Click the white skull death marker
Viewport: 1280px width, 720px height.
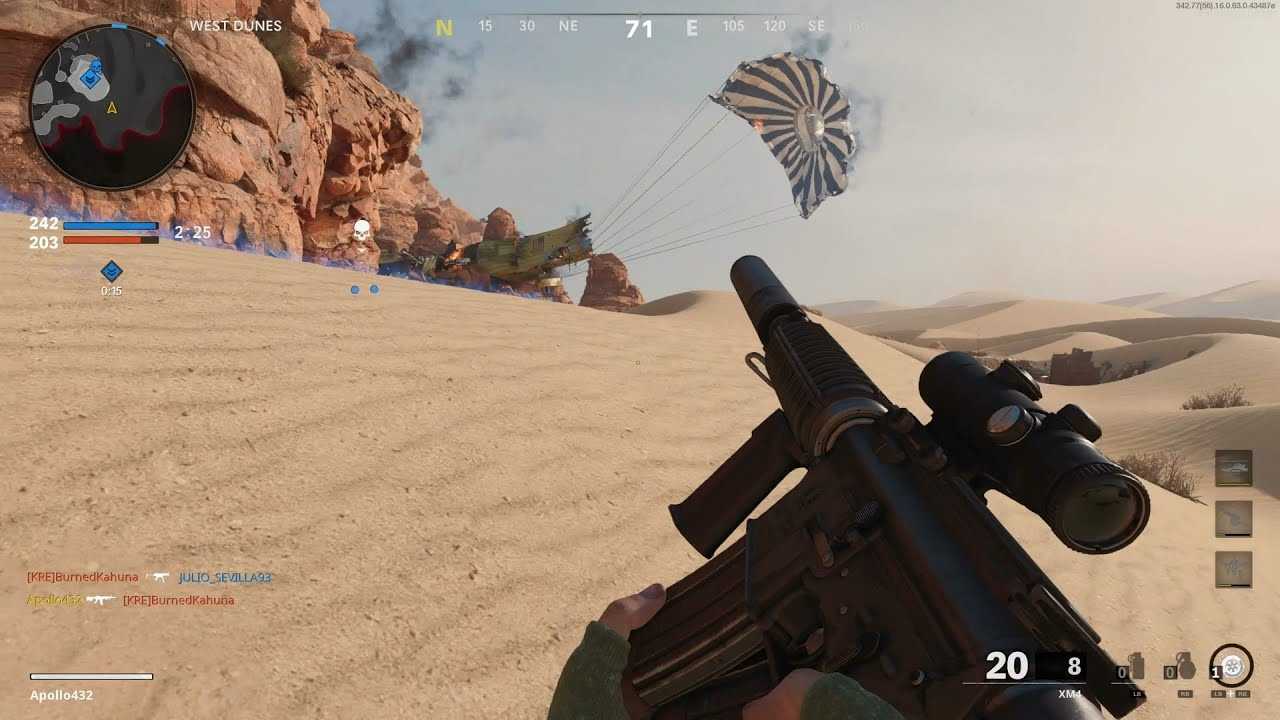[x=361, y=233]
